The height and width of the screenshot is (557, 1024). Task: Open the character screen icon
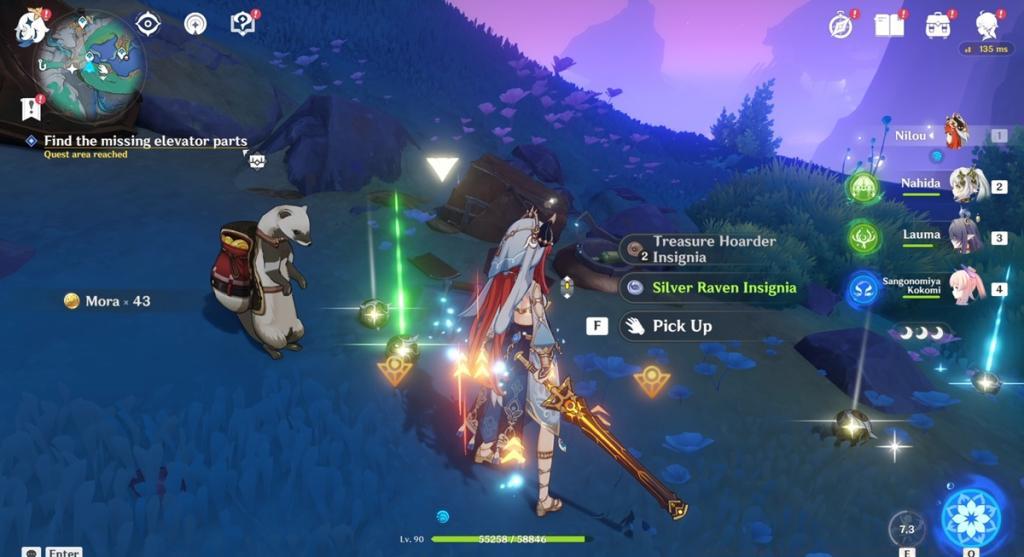pos(987,25)
